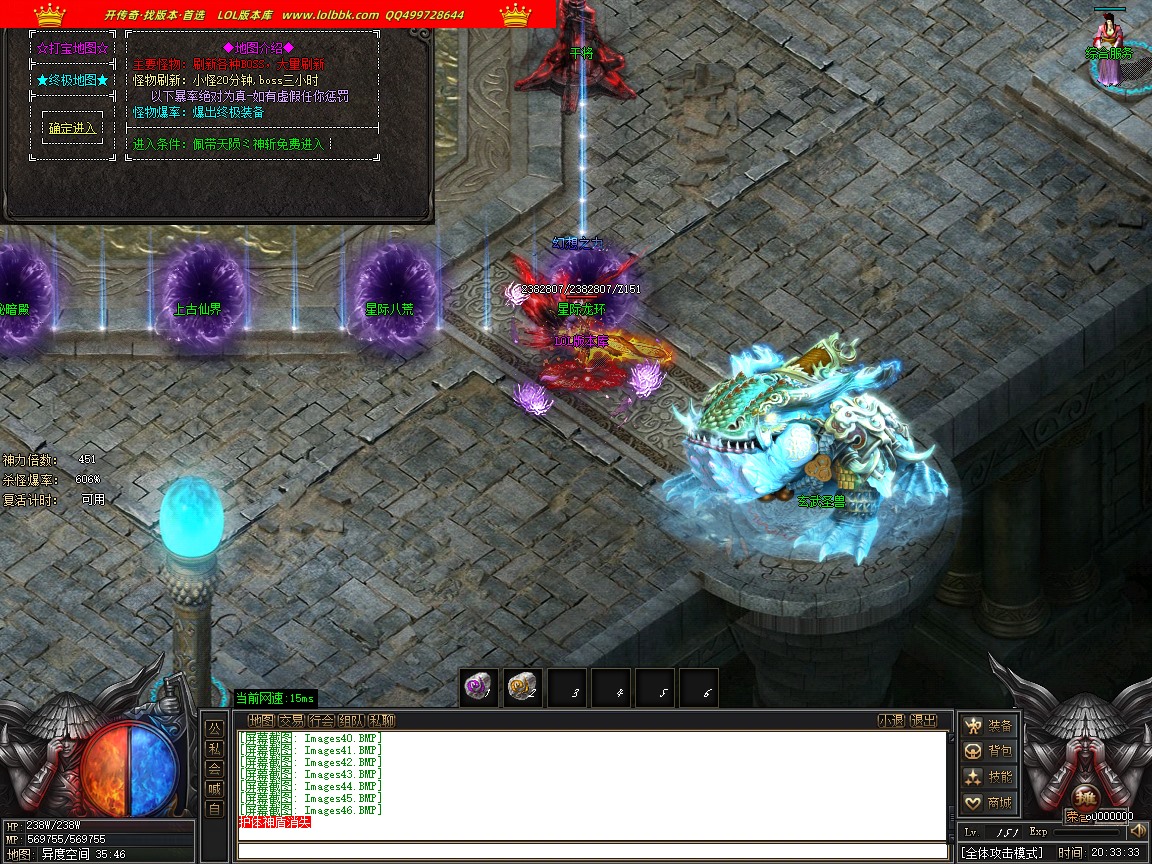This screenshot has height=864, width=1152.
Task: Open the 行会 guild button
Action: click(x=321, y=720)
